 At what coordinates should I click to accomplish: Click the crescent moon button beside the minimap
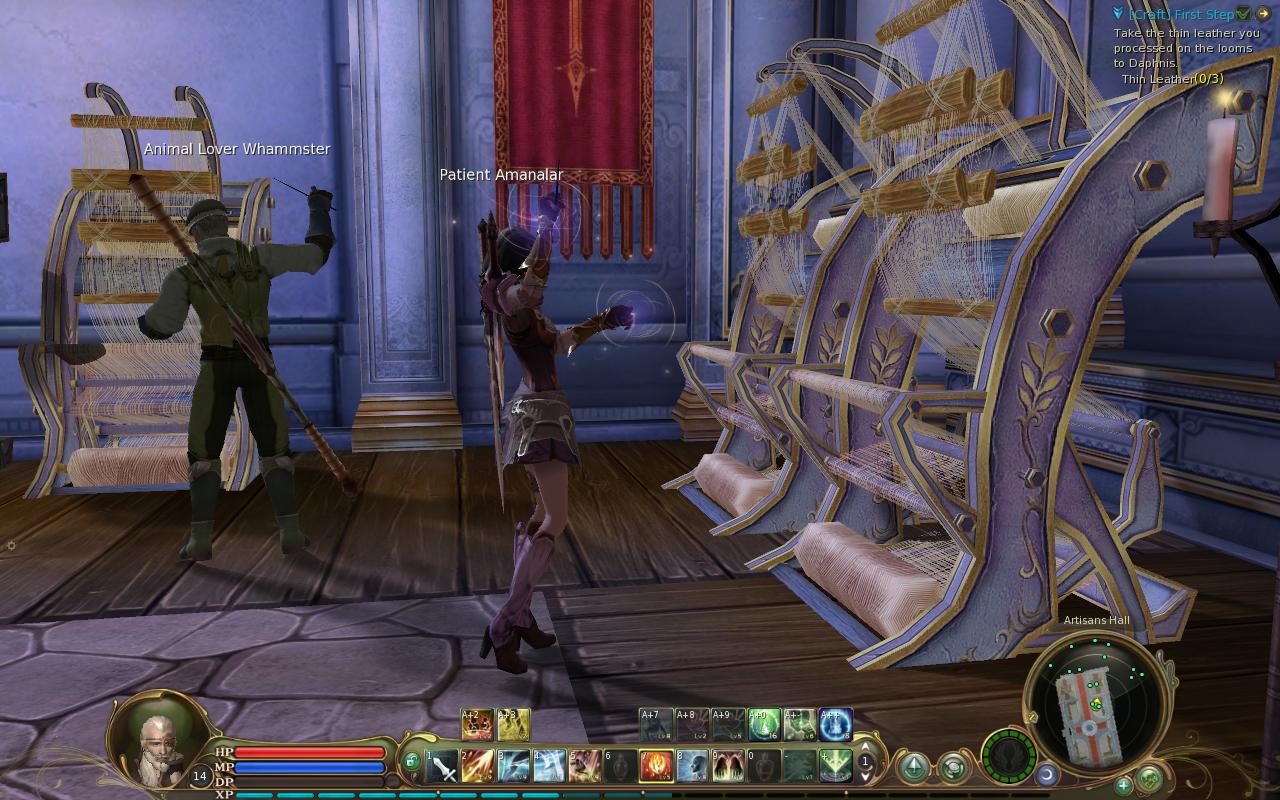(x=1046, y=774)
